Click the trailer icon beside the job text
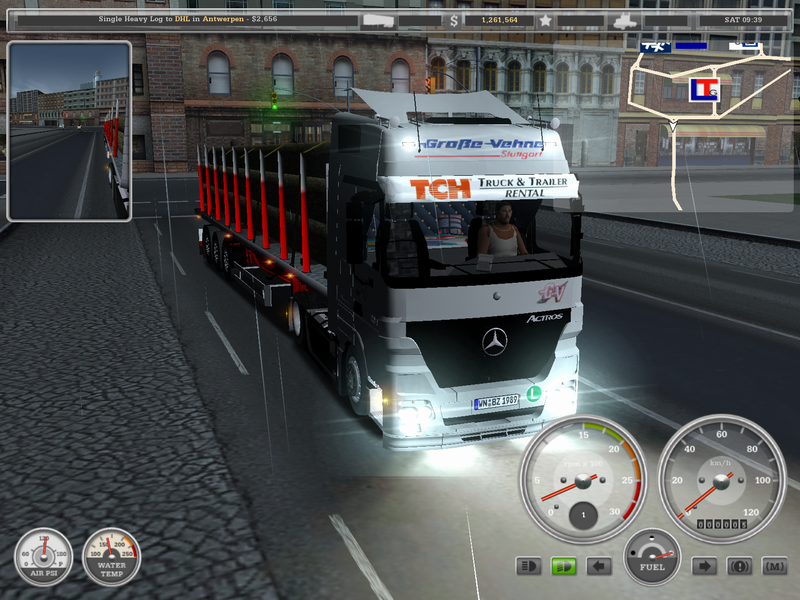Image resolution: width=800 pixels, height=600 pixels. click(x=379, y=19)
